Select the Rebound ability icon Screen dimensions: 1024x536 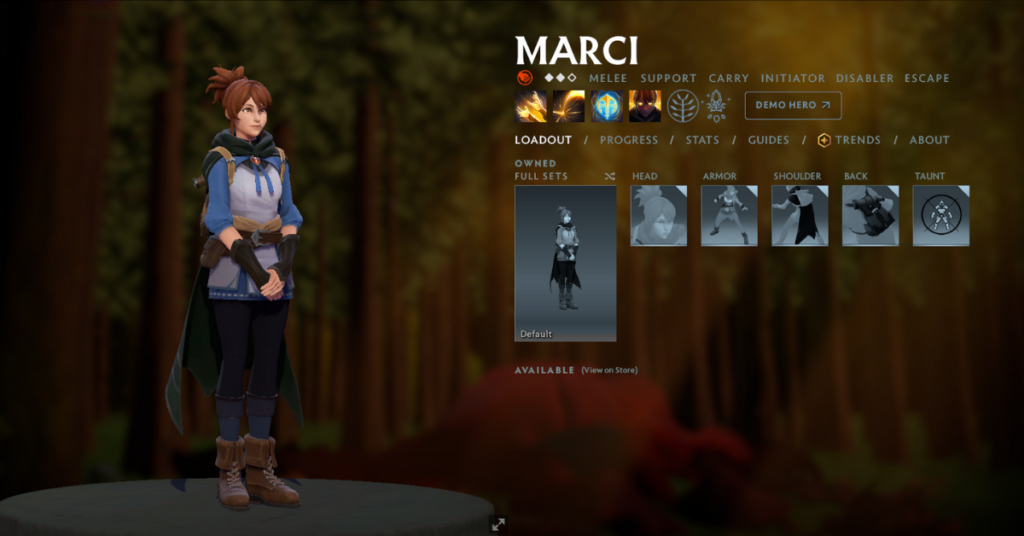click(x=569, y=106)
